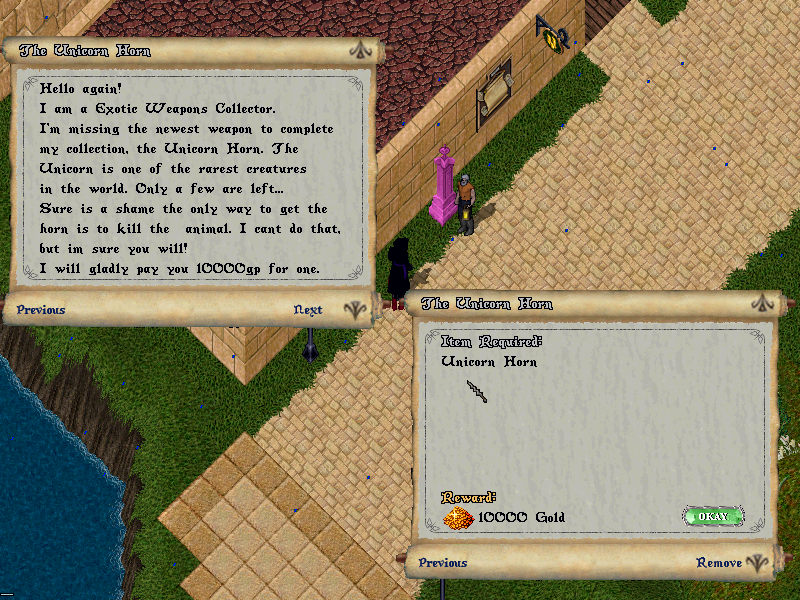The height and width of the screenshot is (600, 800).
Task: Confirm with the green OKAY button
Action: click(713, 516)
